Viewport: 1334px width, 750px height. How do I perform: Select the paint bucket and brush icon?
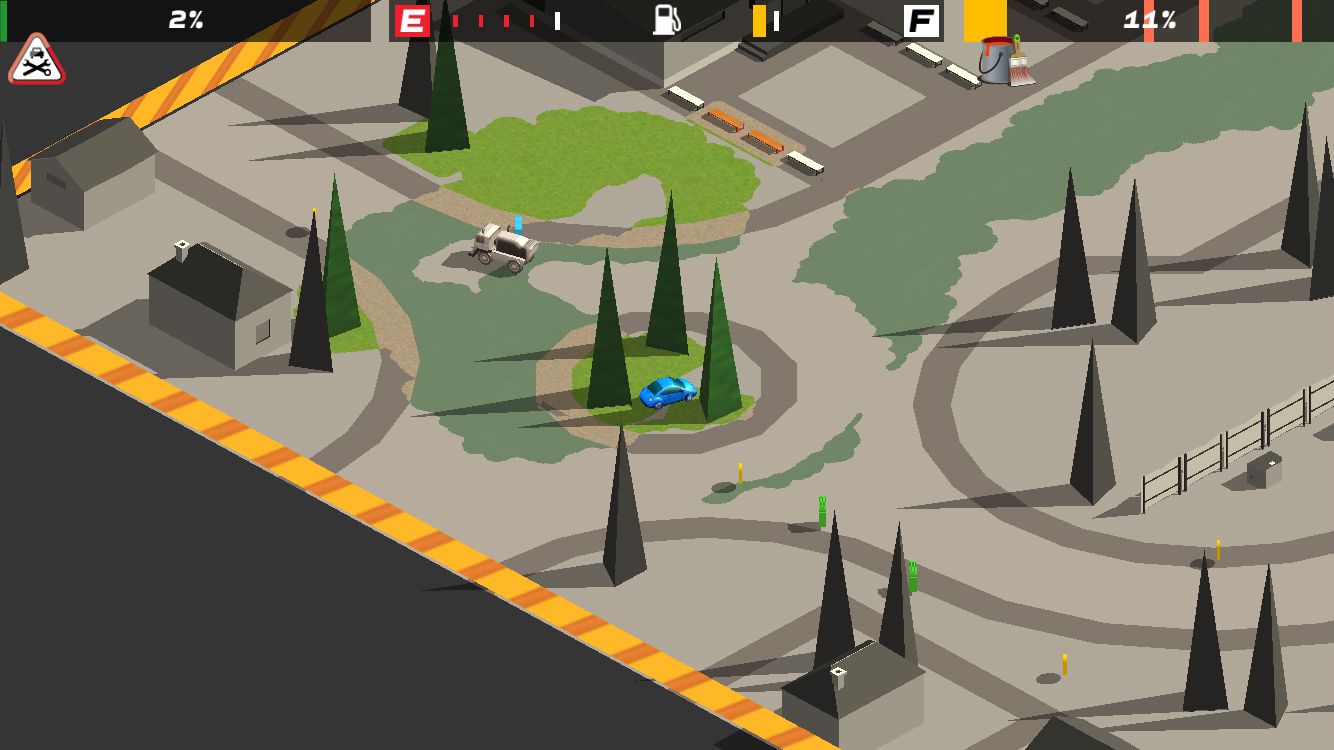tap(1006, 61)
